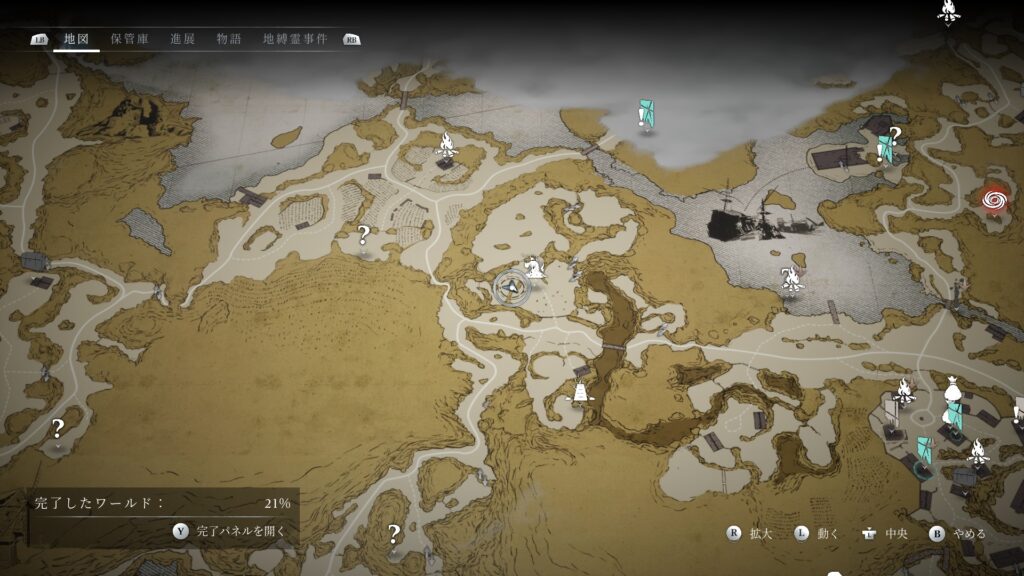The height and width of the screenshot is (576, 1024).
Task: Switch to the 進展 tab
Action: point(182,39)
